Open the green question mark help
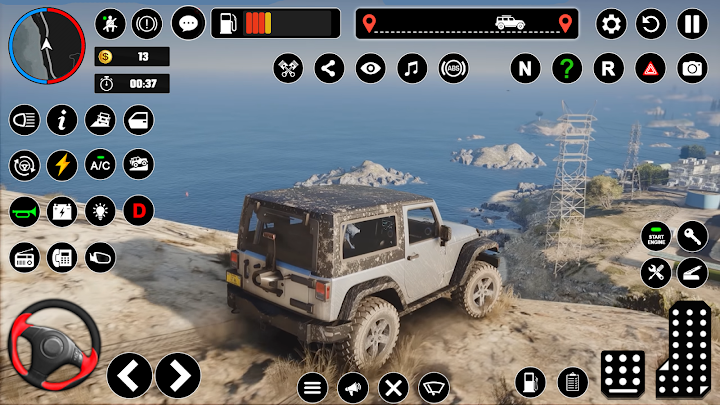This screenshot has width=720, height=405. click(567, 68)
